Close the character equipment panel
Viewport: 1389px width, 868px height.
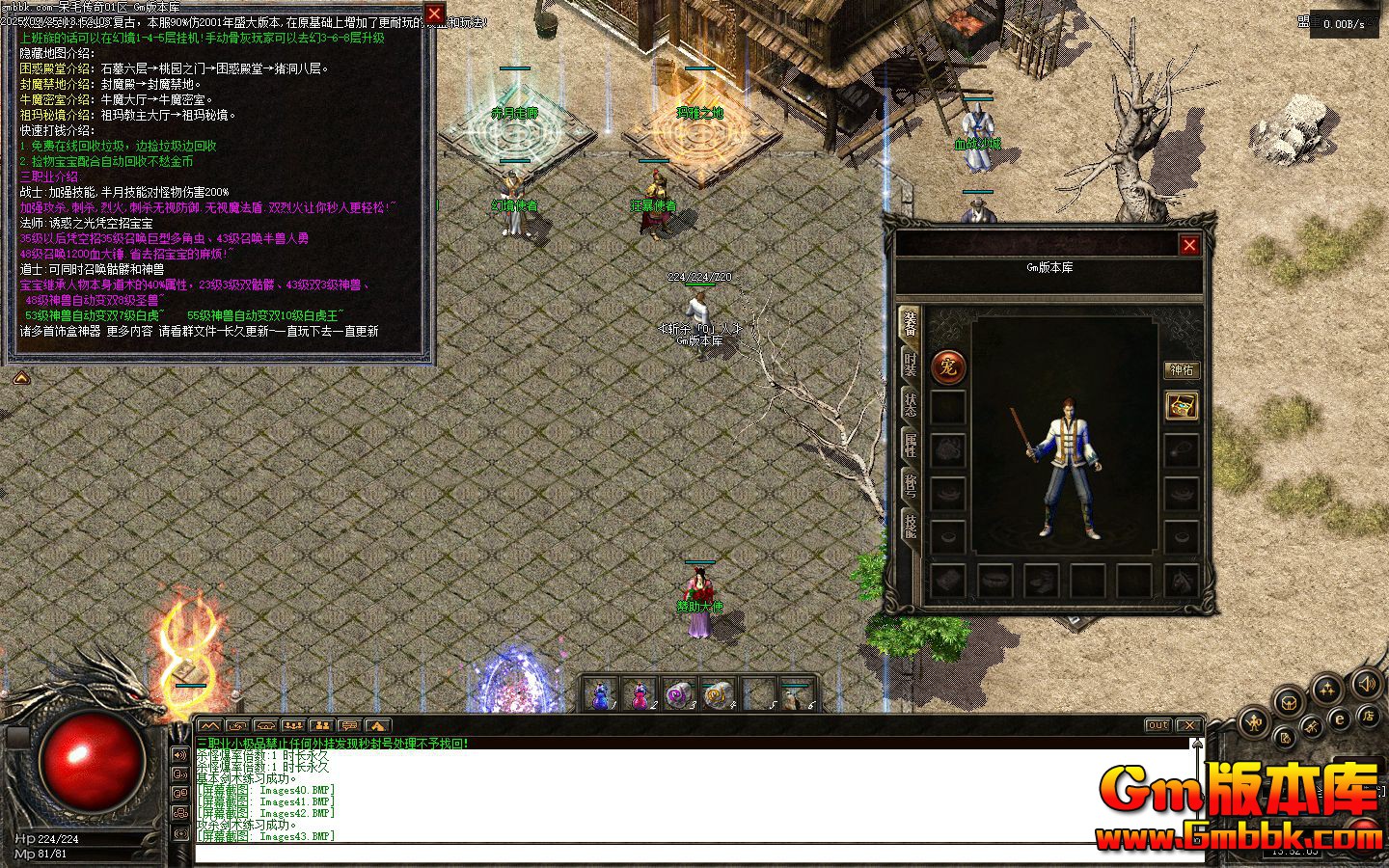(1189, 245)
